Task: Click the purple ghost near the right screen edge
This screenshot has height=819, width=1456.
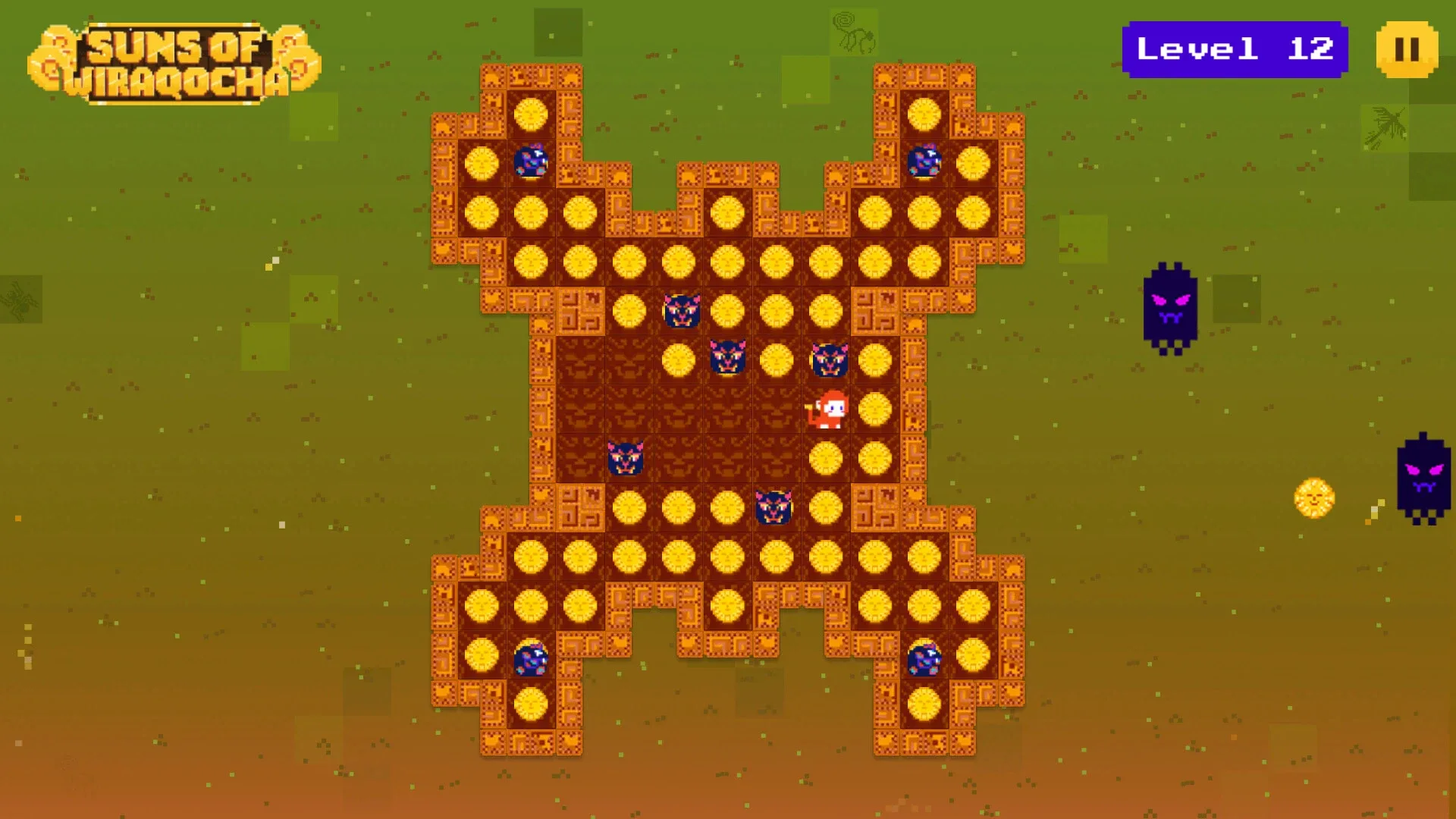Action: [1424, 478]
